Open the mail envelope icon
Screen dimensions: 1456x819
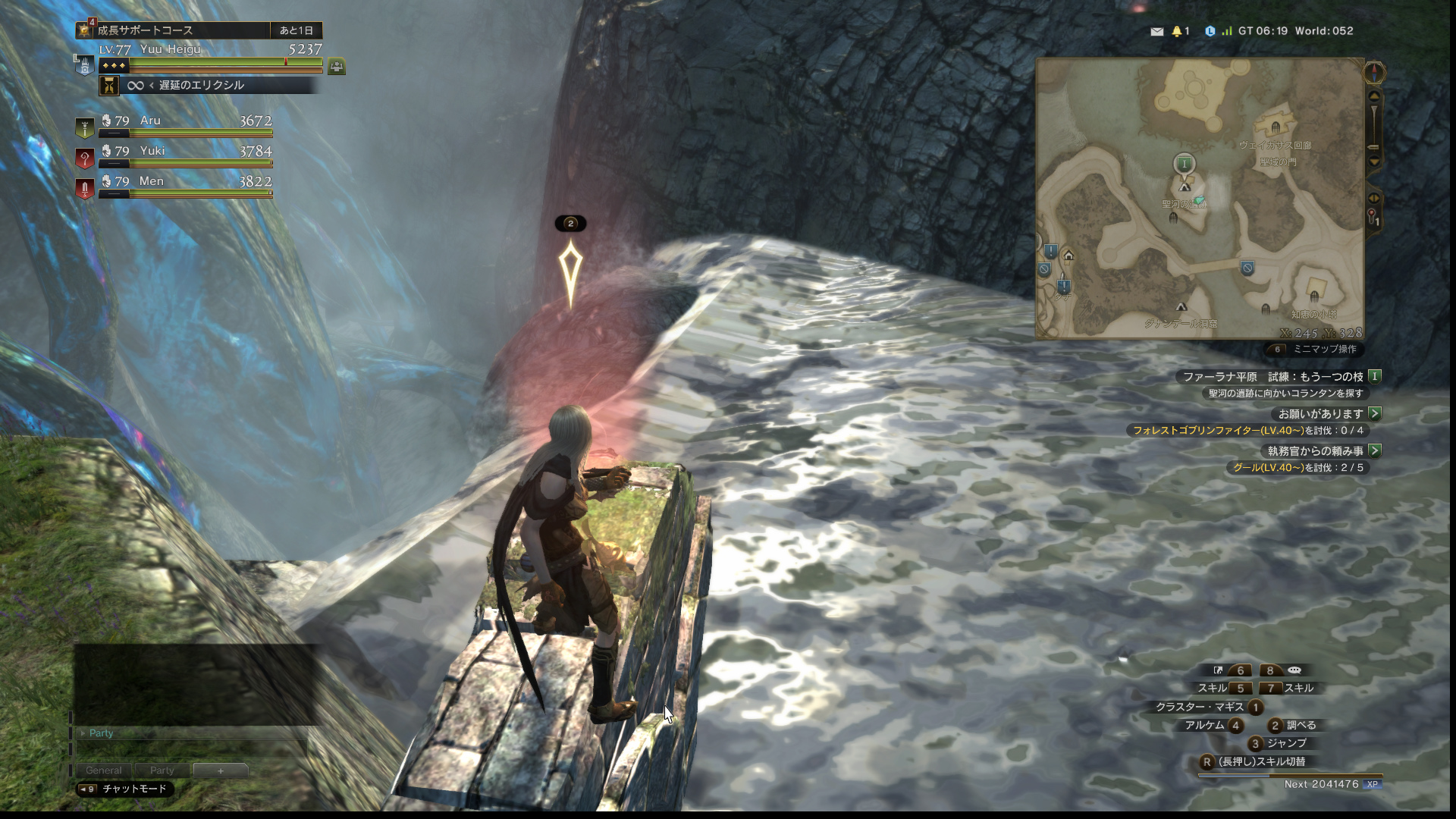tap(1156, 31)
